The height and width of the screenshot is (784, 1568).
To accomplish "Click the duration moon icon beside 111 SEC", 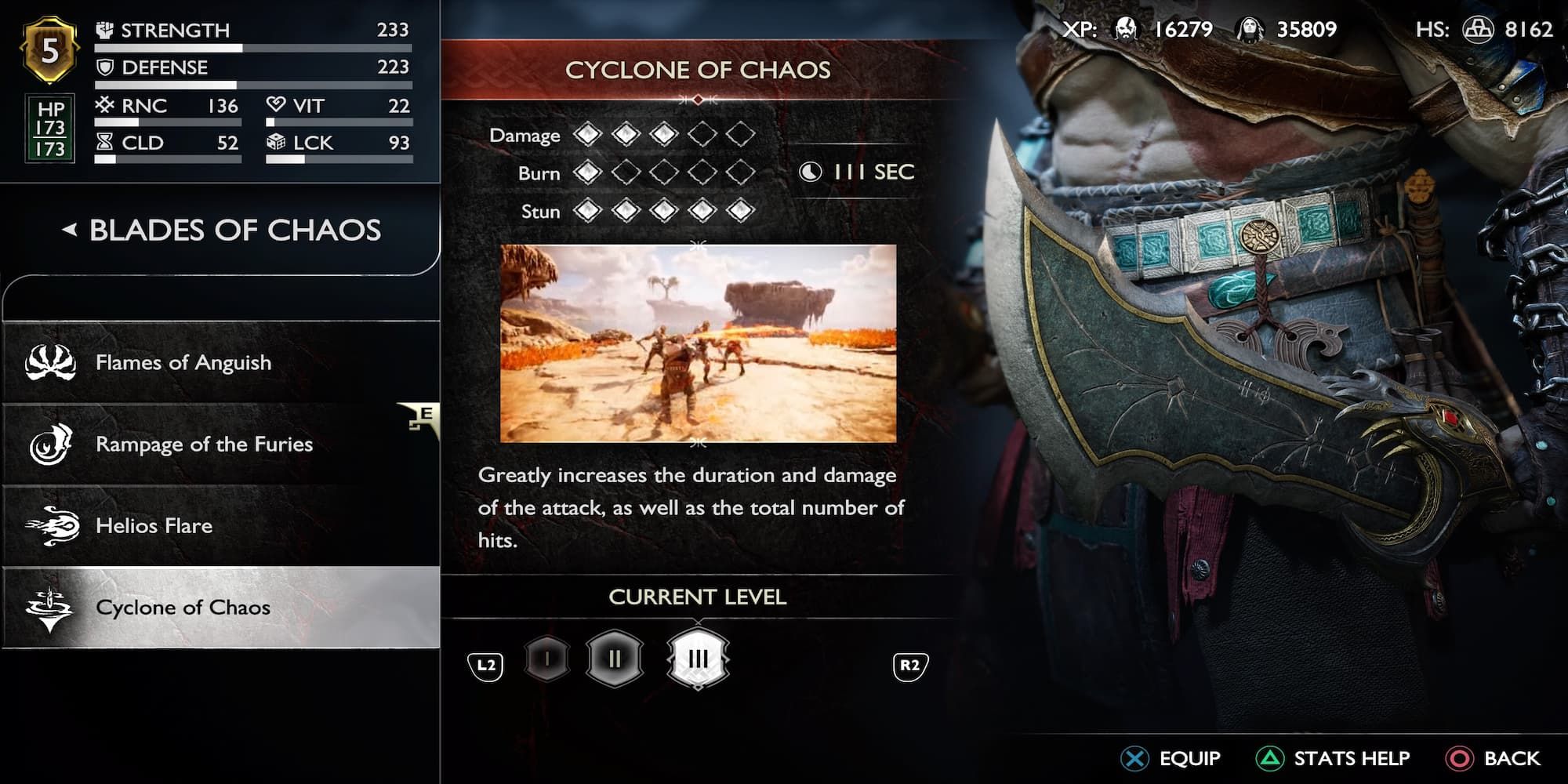I will [x=812, y=172].
